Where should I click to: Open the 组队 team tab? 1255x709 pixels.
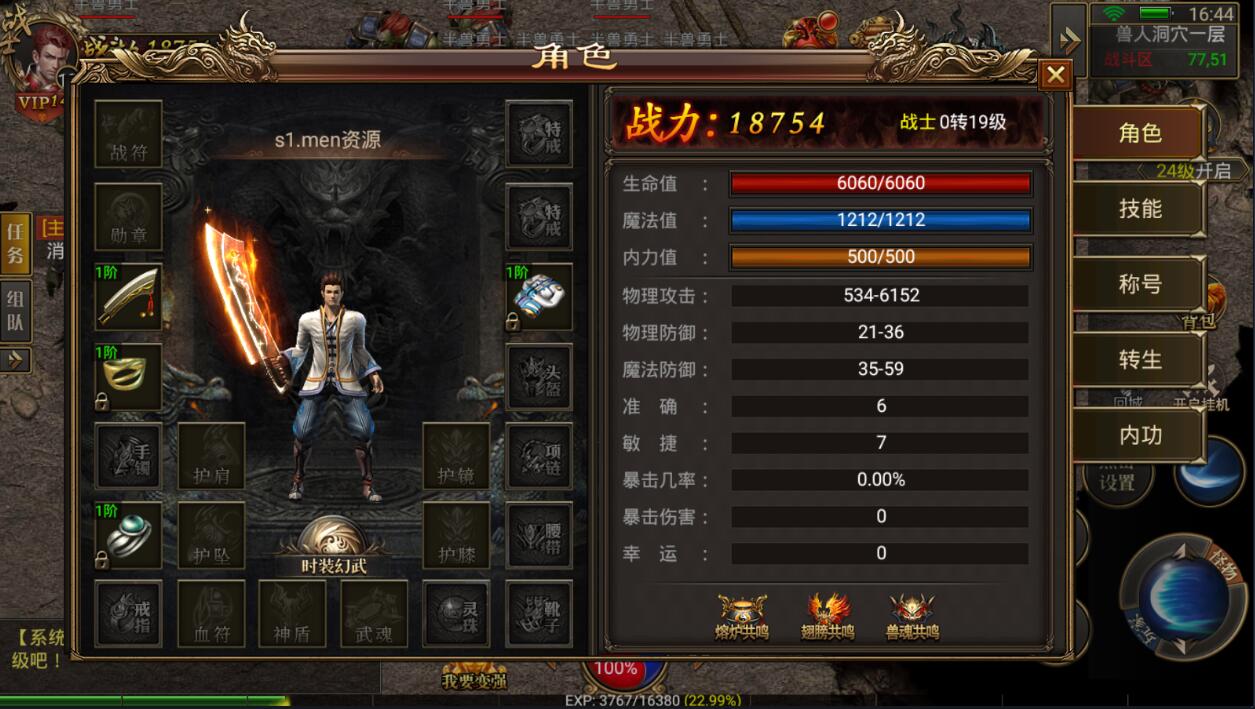click(x=15, y=311)
